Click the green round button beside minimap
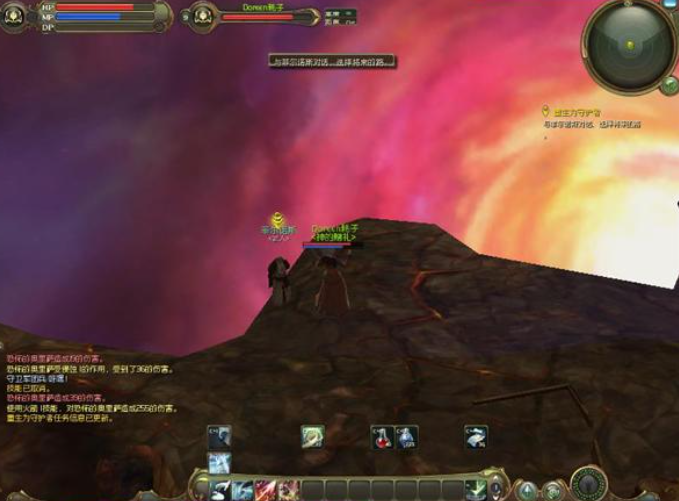 click(668, 86)
